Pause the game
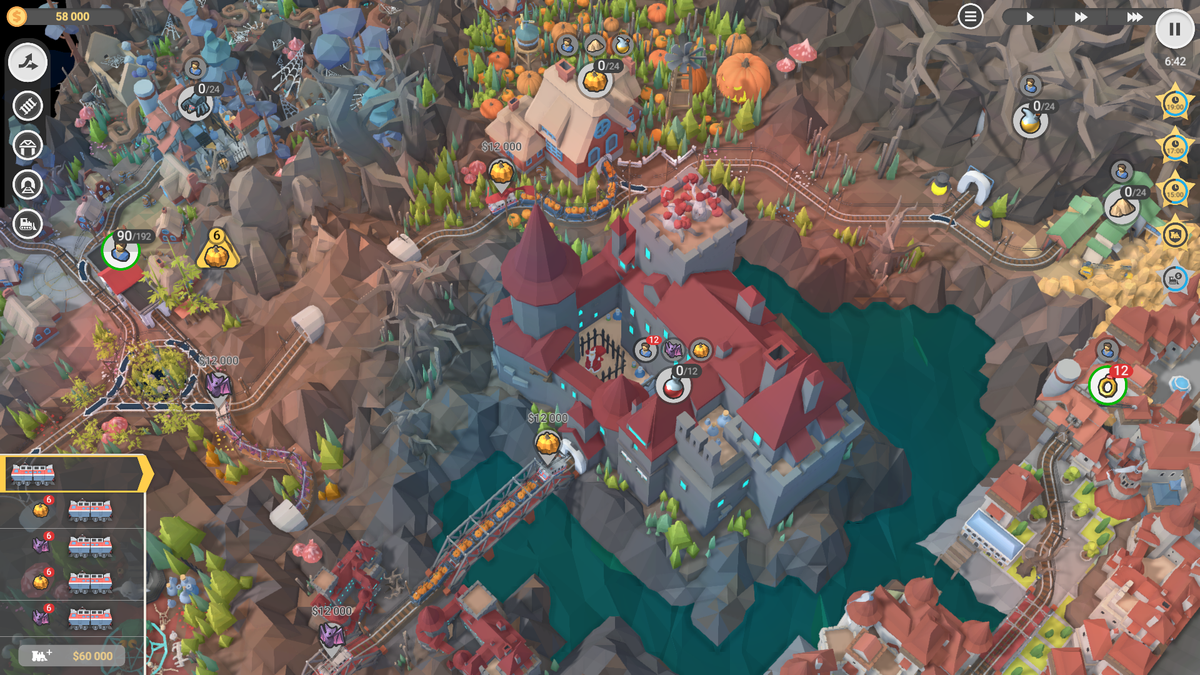This screenshot has height=675, width=1200. click(1175, 29)
